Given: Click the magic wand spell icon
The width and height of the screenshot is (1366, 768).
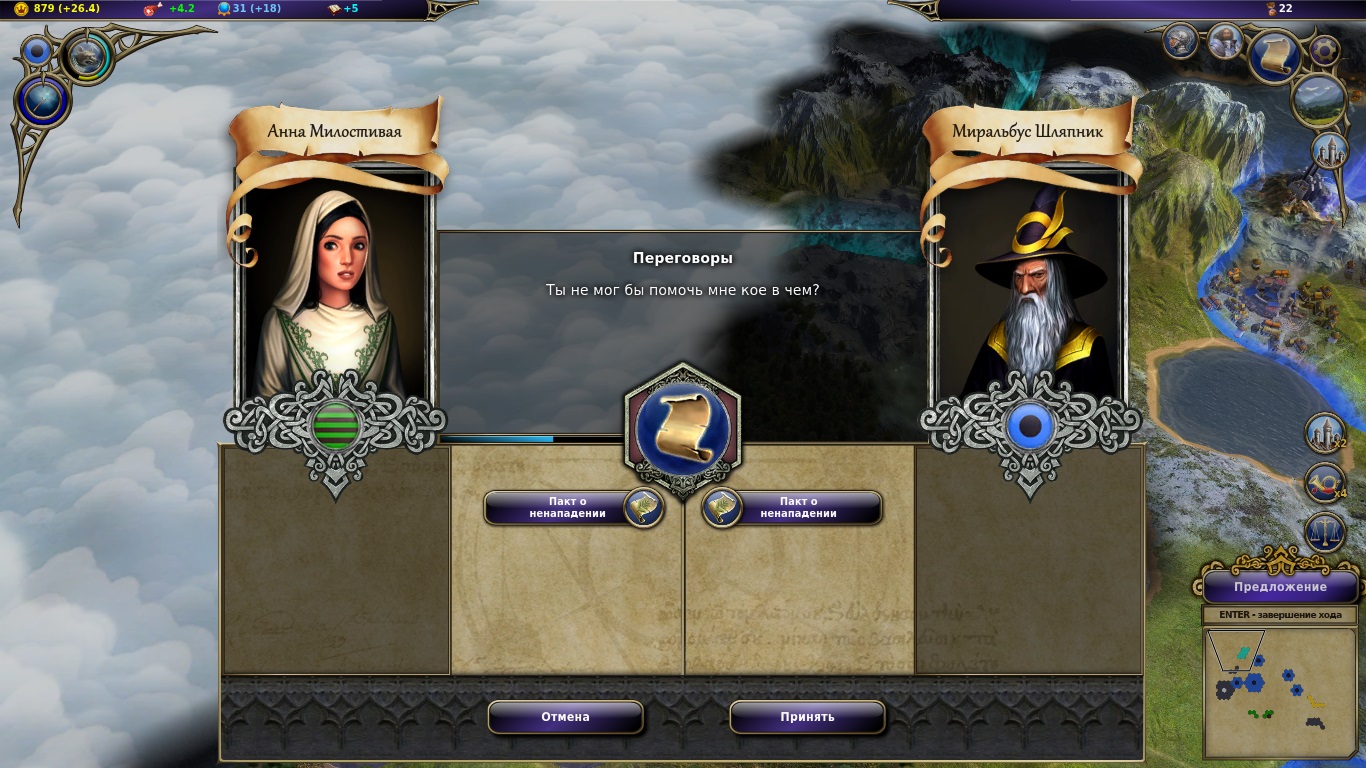Looking at the screenshot, I should pyautogui.click(x=42, y=102).
